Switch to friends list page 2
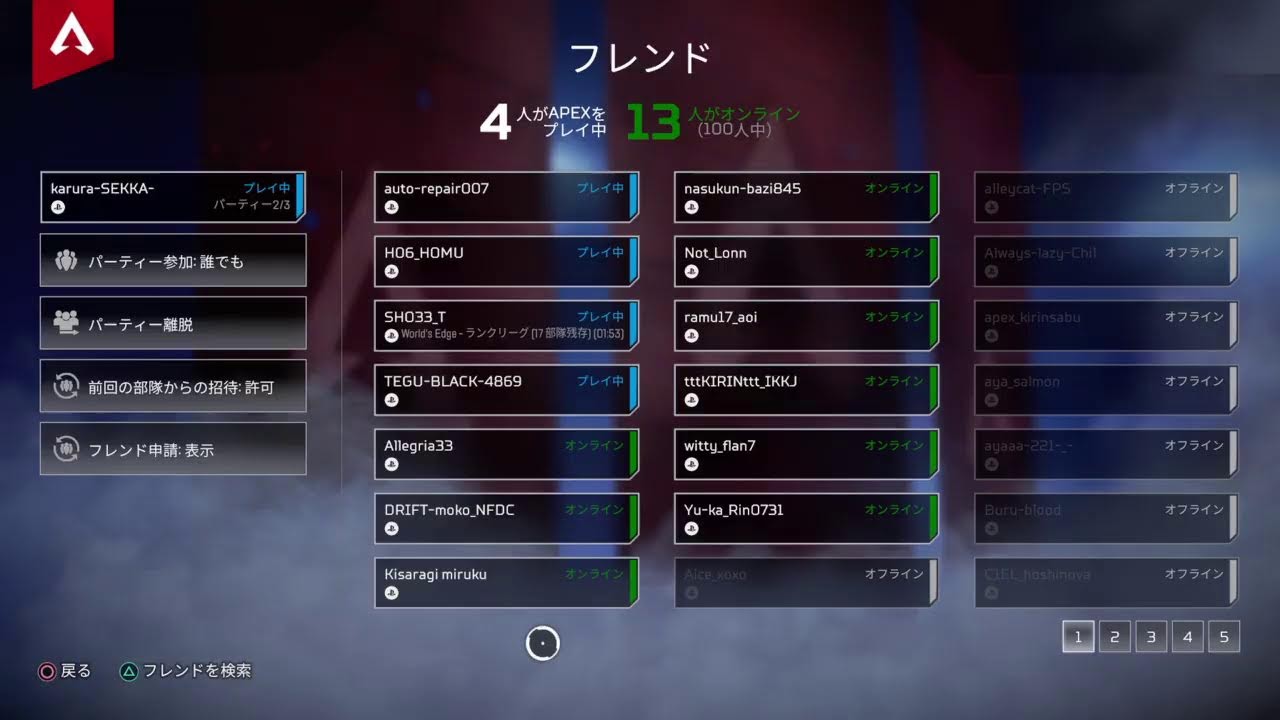1280x720 pixels. [x=1114, y=636]
